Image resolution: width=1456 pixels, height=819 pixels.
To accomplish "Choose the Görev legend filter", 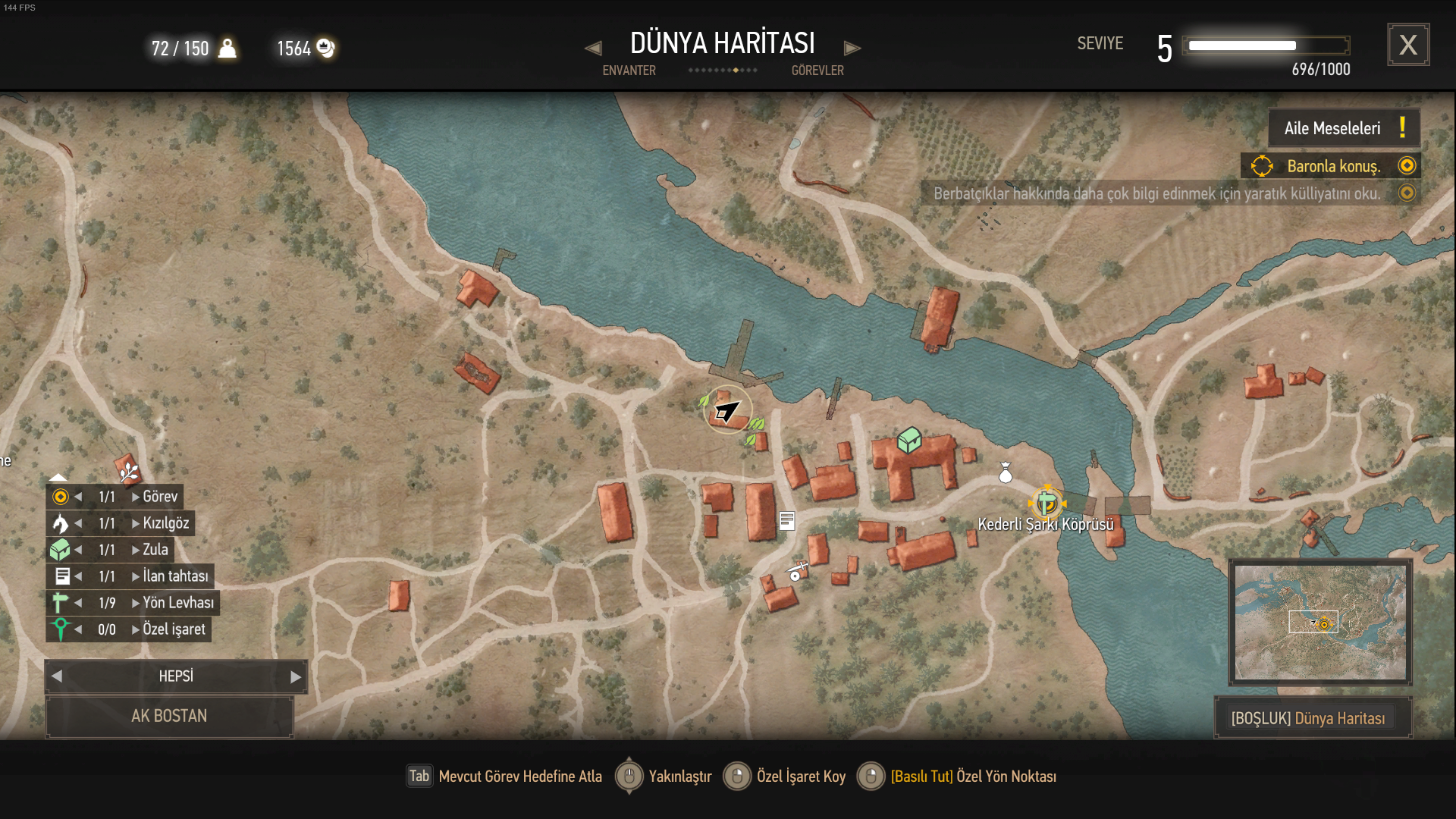I will coord(160,497).
